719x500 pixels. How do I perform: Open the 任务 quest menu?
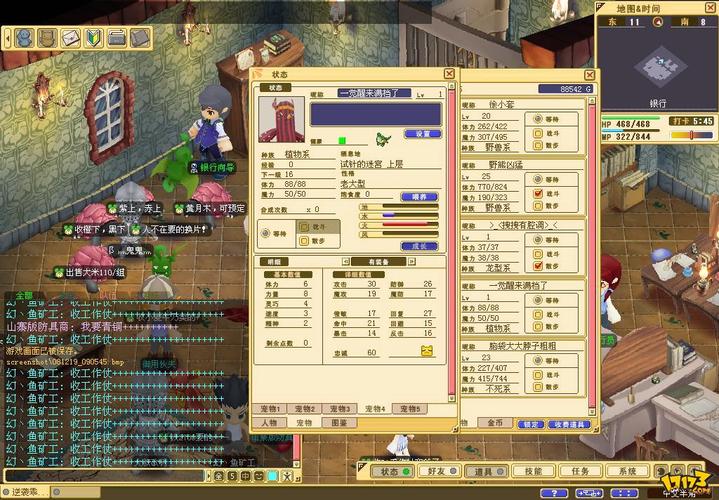pyautogui.click(x=580, y=471)
